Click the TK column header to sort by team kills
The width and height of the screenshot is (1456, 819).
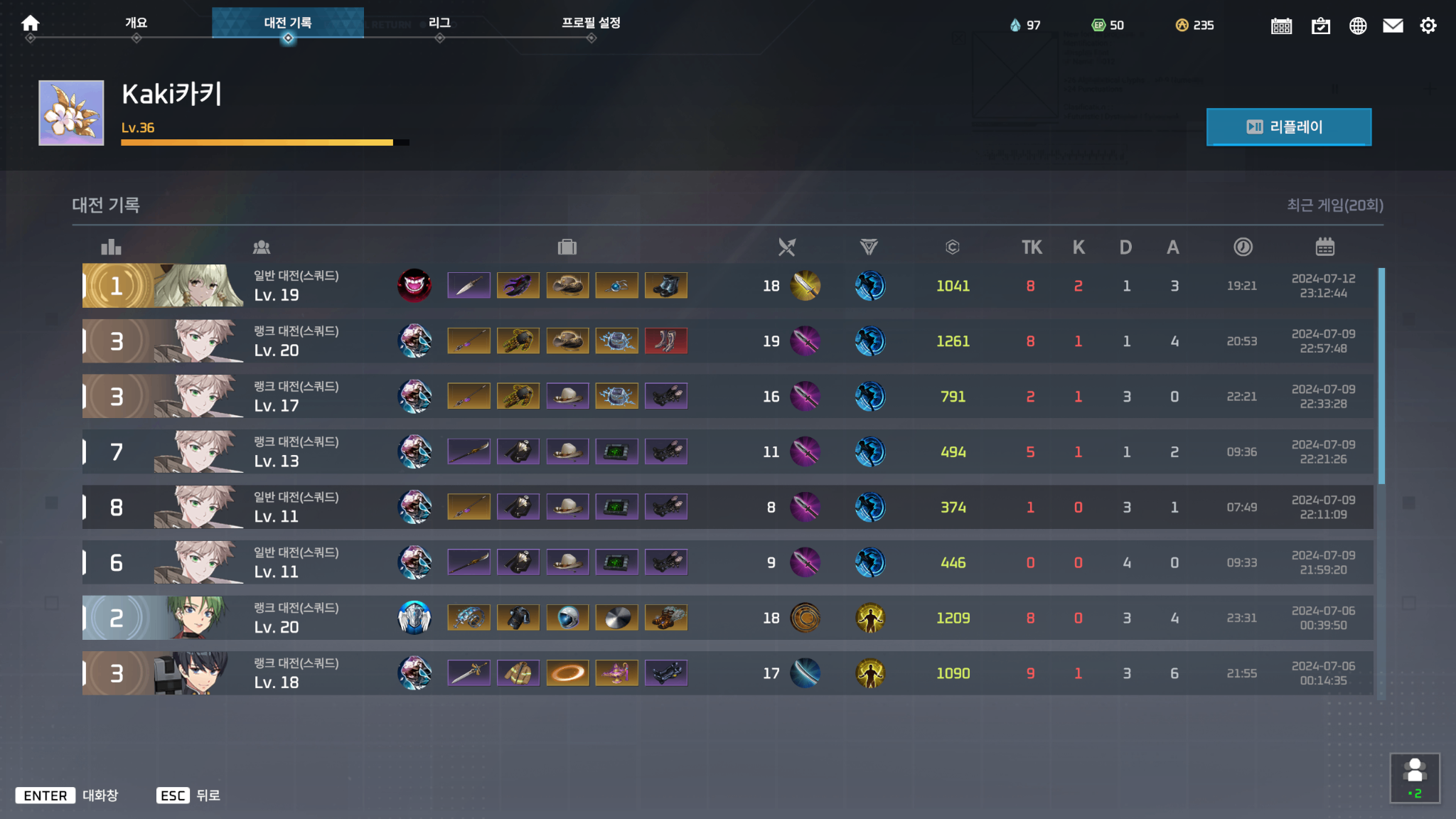point(1032,247)
